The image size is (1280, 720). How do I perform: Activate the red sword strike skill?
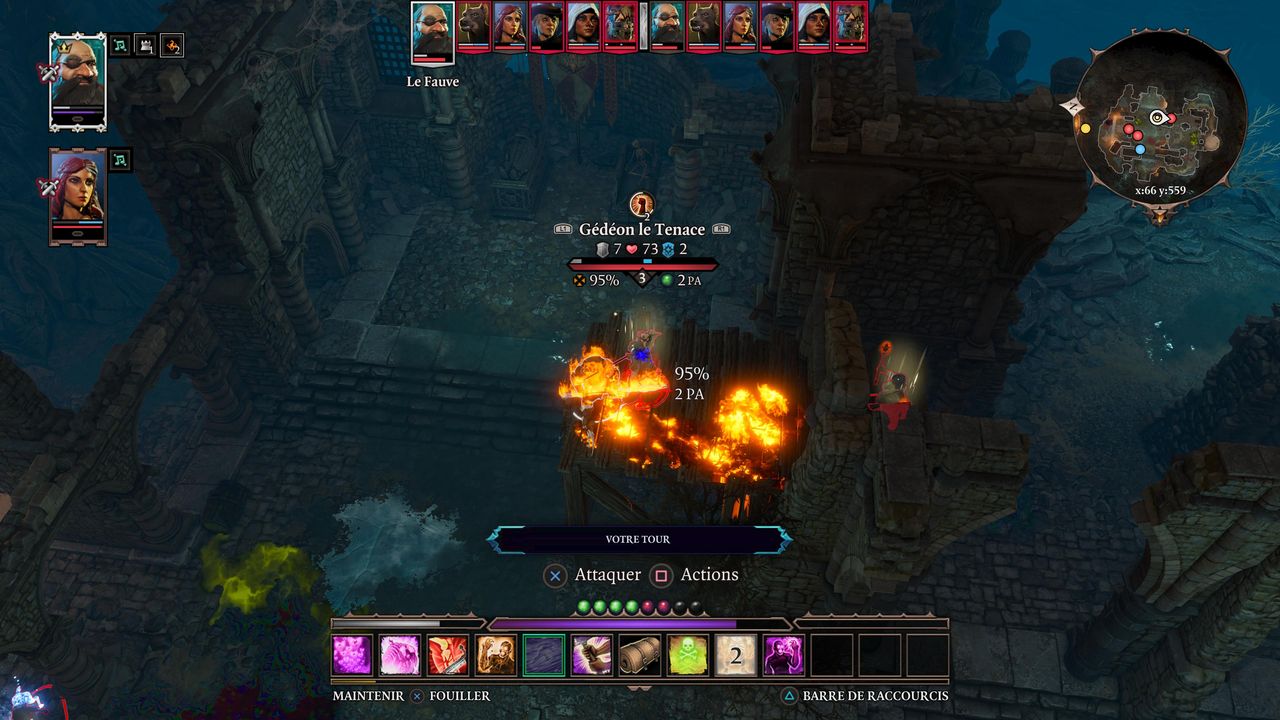pos(448,655)
